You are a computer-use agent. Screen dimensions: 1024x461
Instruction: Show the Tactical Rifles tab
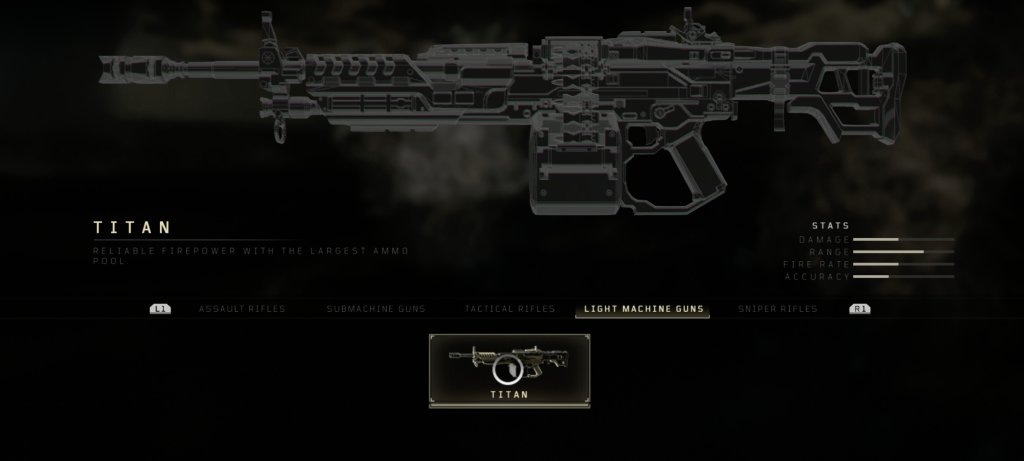pyautogui.click(x=509, y=309)
